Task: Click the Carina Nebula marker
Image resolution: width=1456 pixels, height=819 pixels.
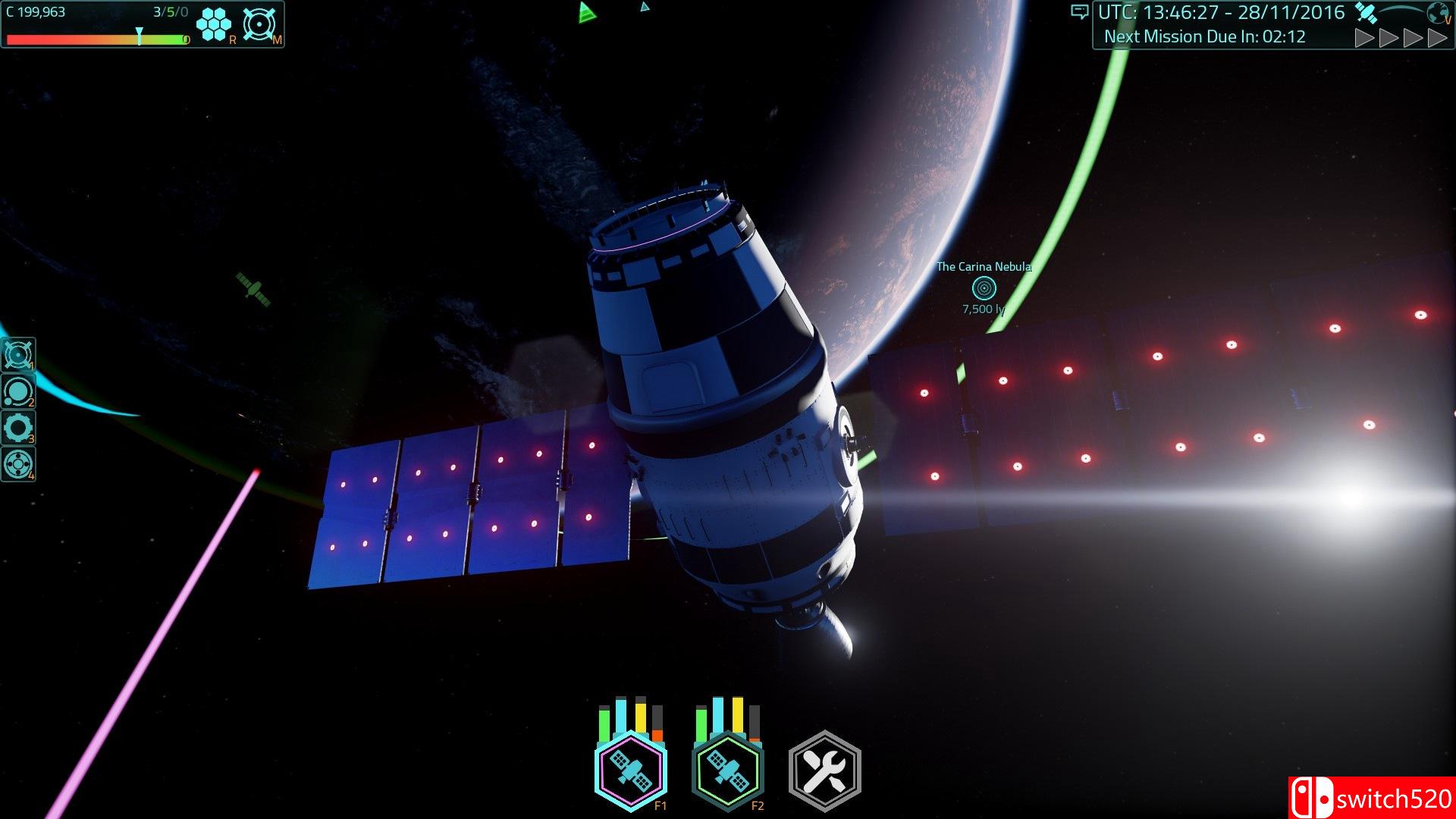Action: pos(984,288)
